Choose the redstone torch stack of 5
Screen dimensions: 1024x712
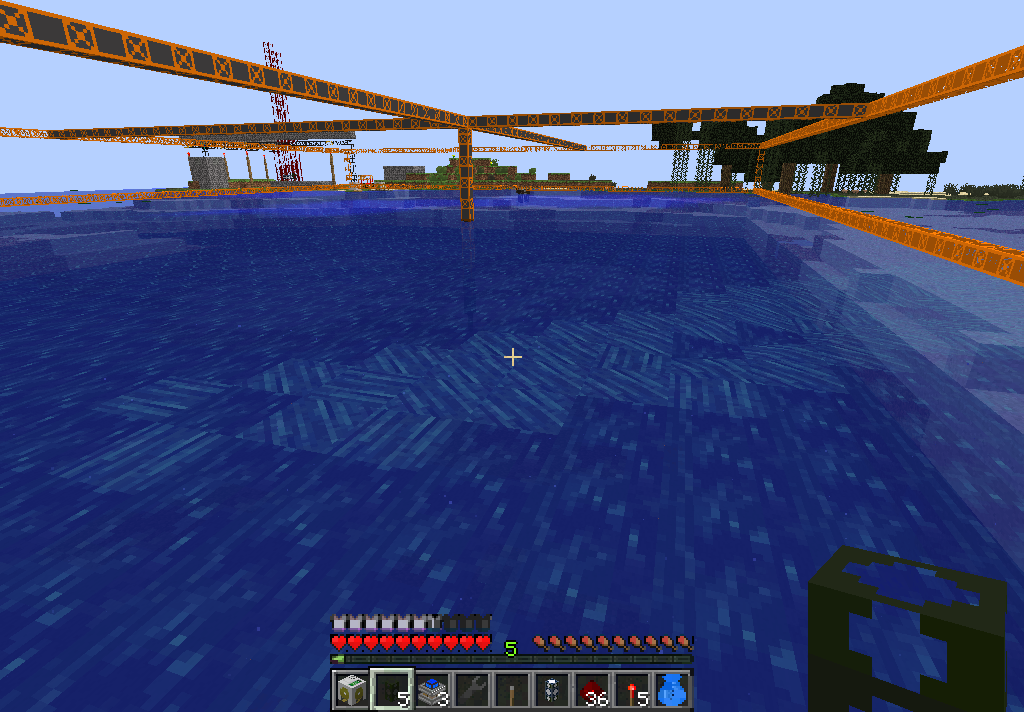(x=631, y=690)
